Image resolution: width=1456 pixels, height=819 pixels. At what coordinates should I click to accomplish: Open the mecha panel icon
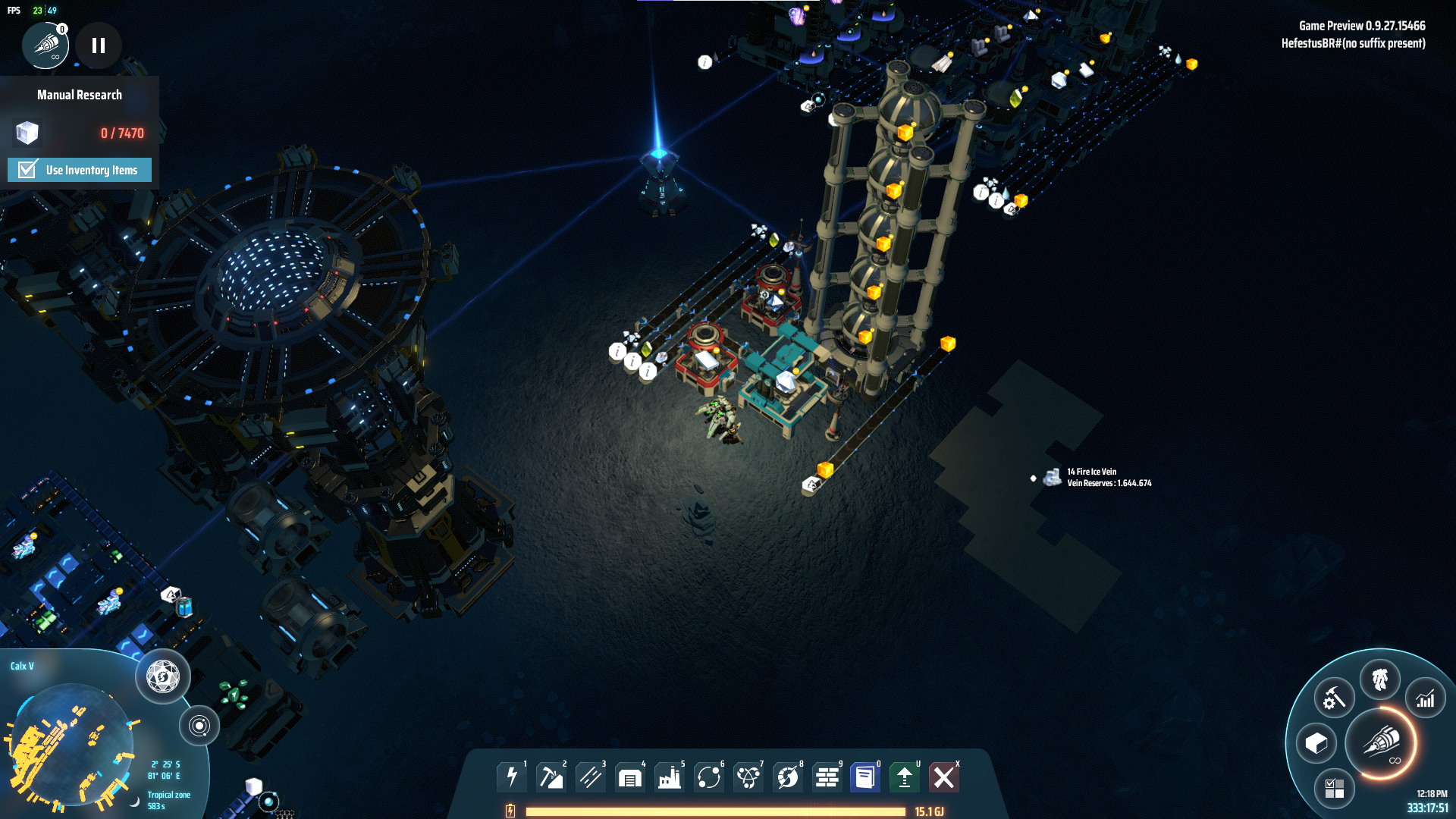1380,679
